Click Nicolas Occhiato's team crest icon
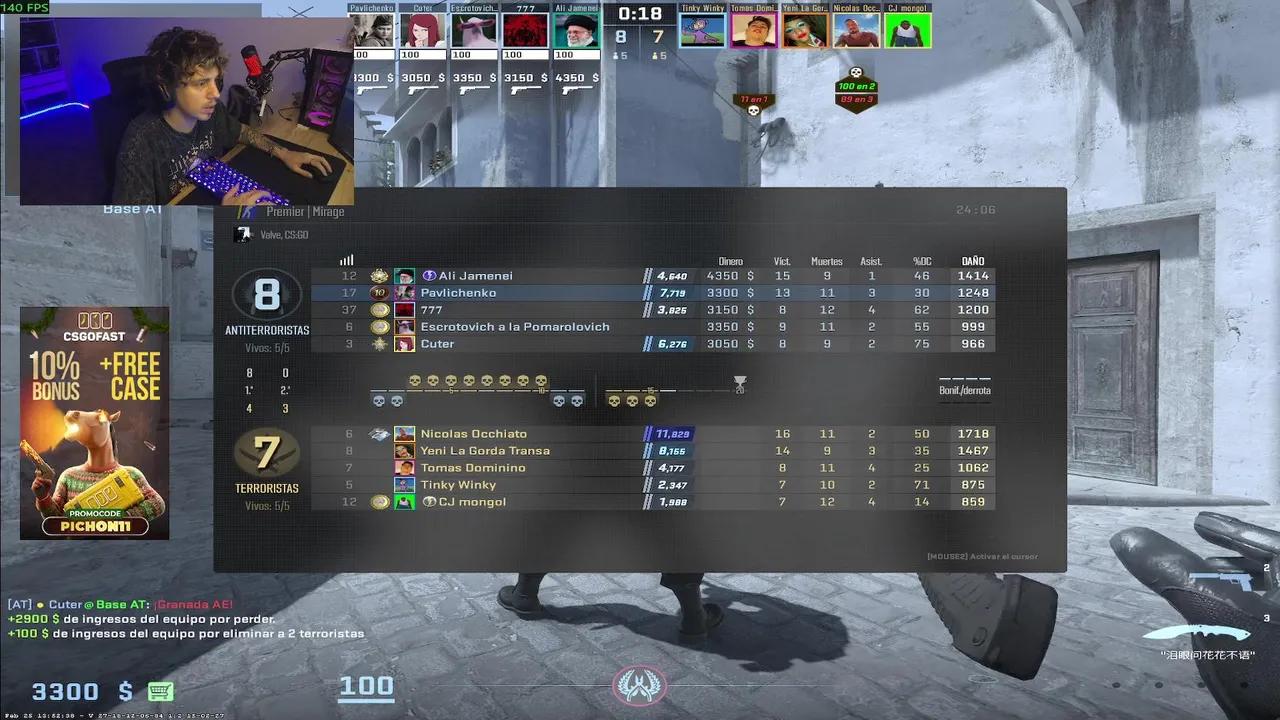 click(x=381, y=433)
